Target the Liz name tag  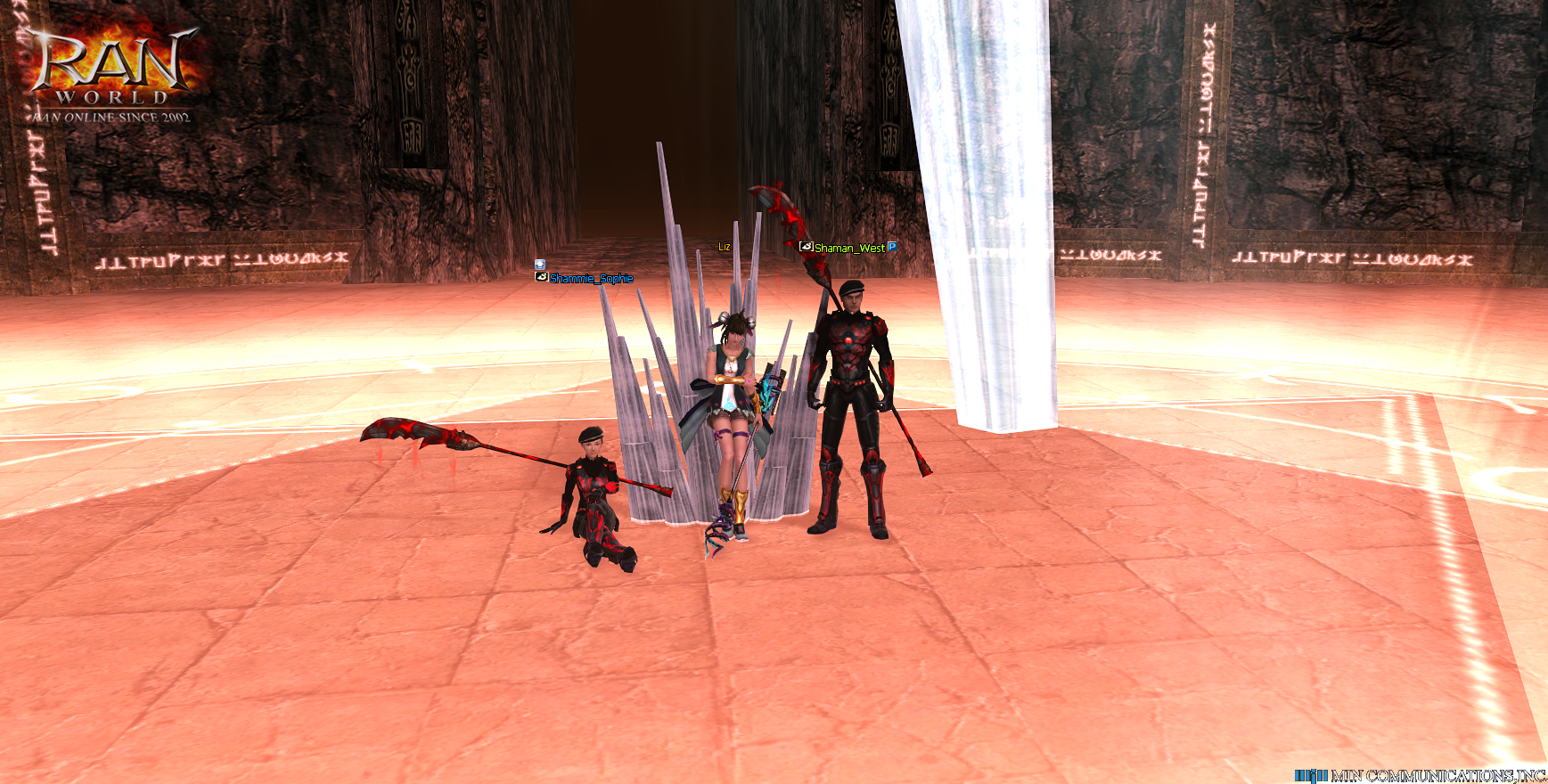(x=725, y=247)
